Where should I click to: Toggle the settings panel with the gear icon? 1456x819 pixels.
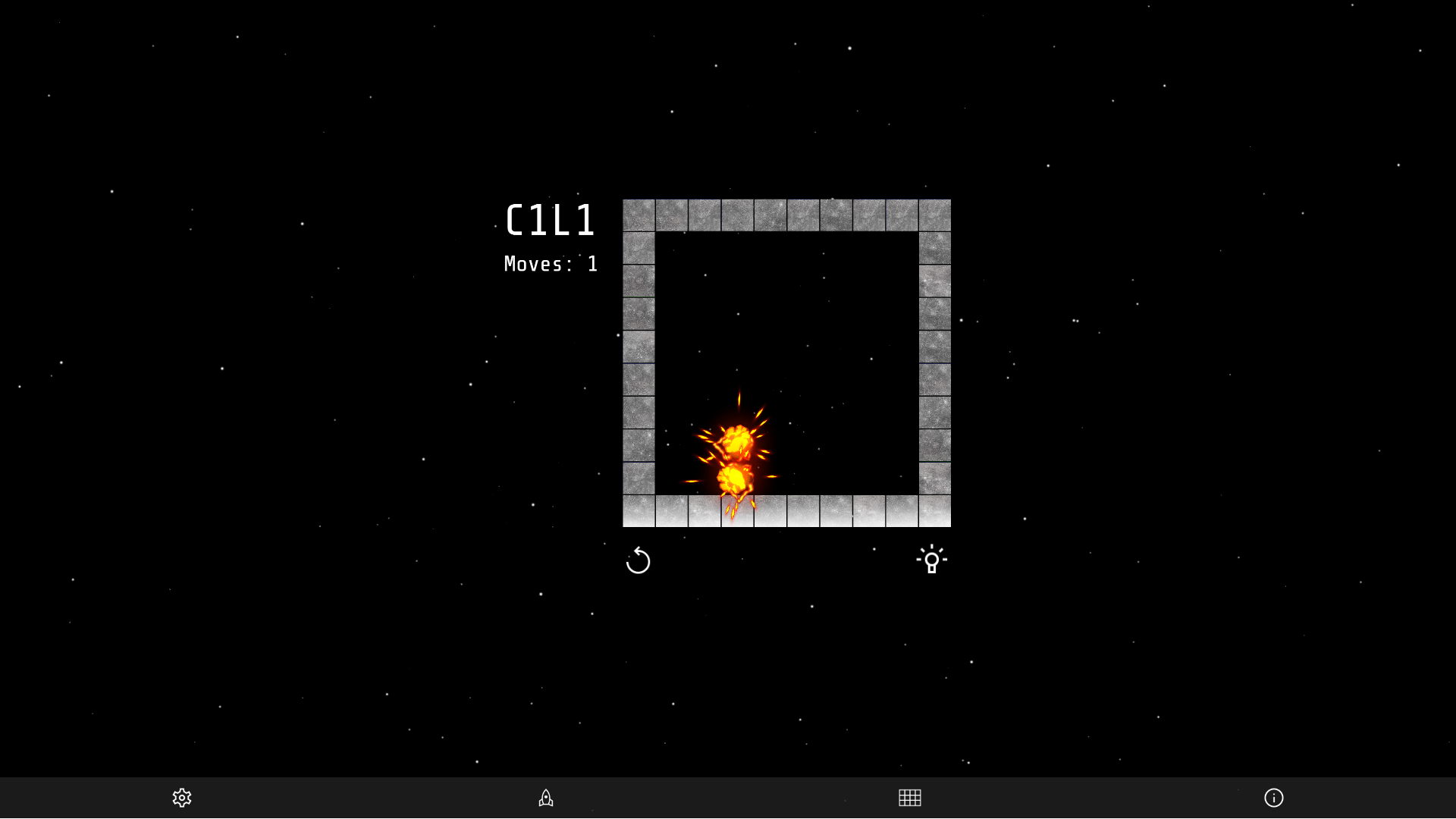[182, 798]
